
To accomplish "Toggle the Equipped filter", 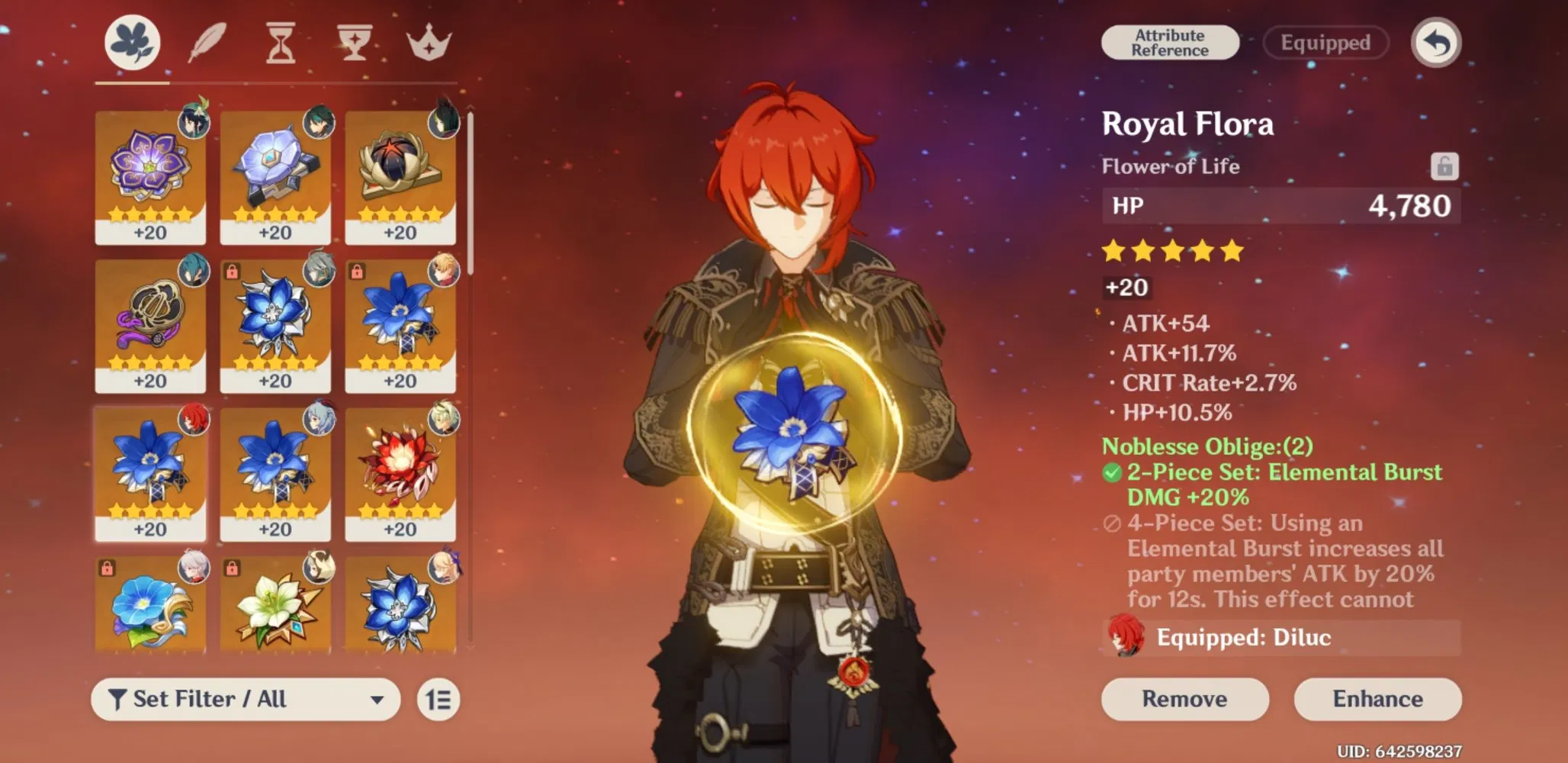I will click(1325, 43).
